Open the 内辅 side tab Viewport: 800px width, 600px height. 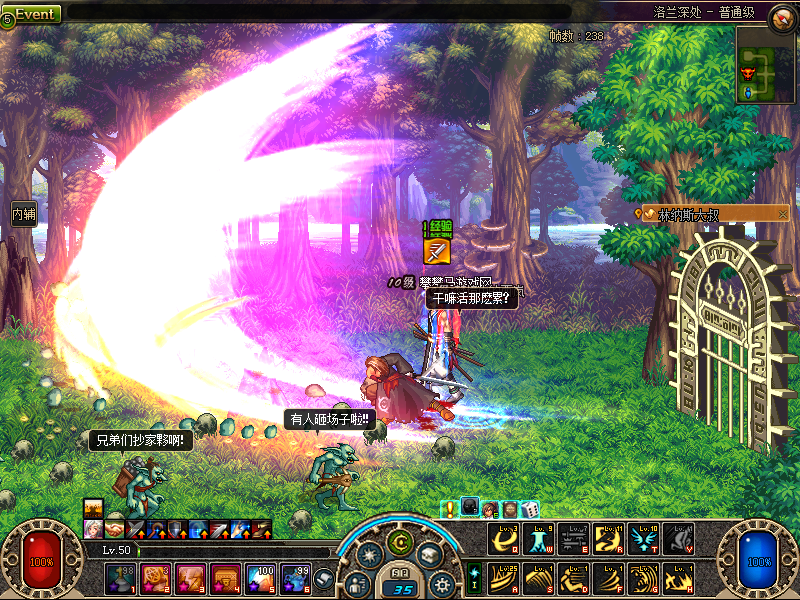[24, 213]
